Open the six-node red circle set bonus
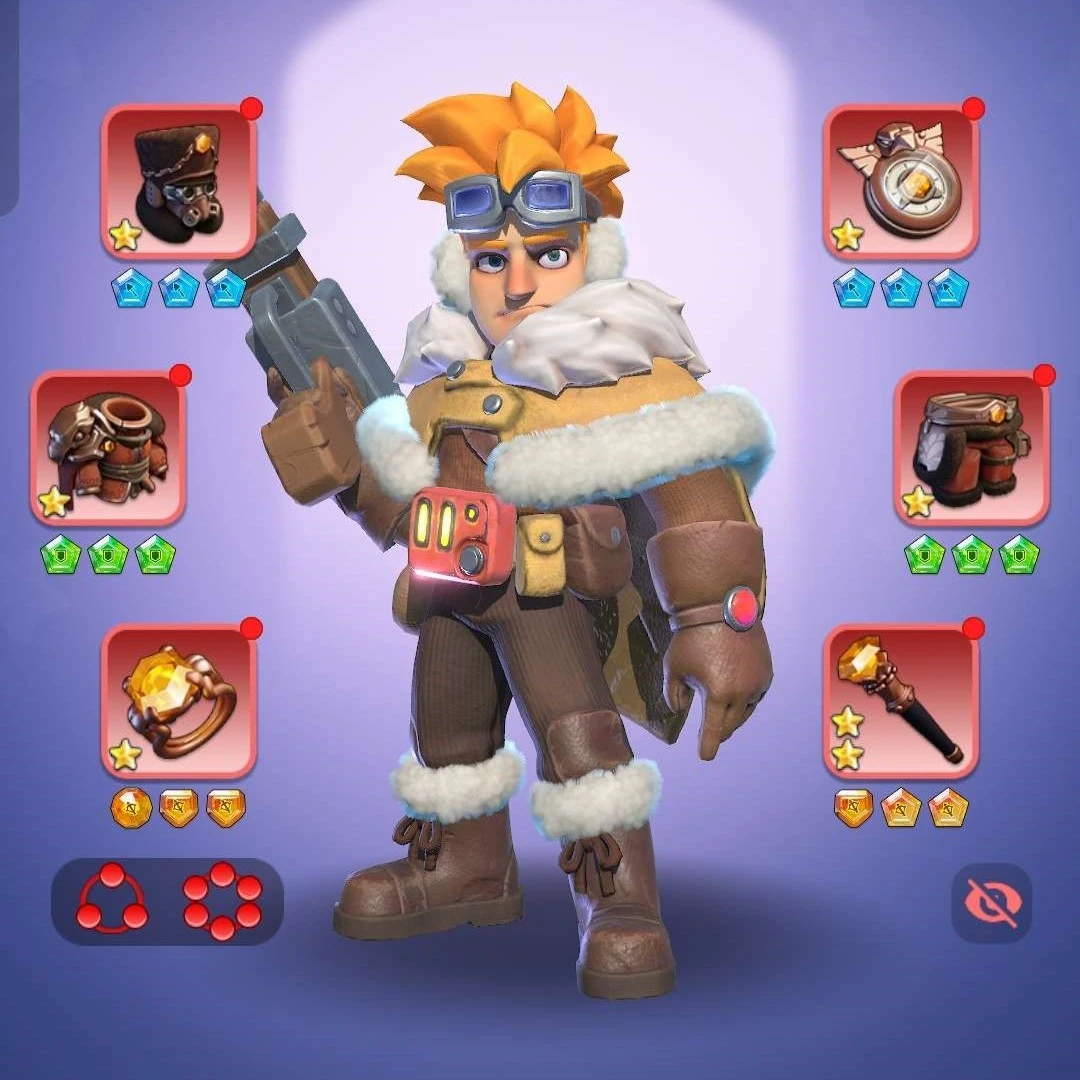 pyautogui.click(x=222, y=900)
